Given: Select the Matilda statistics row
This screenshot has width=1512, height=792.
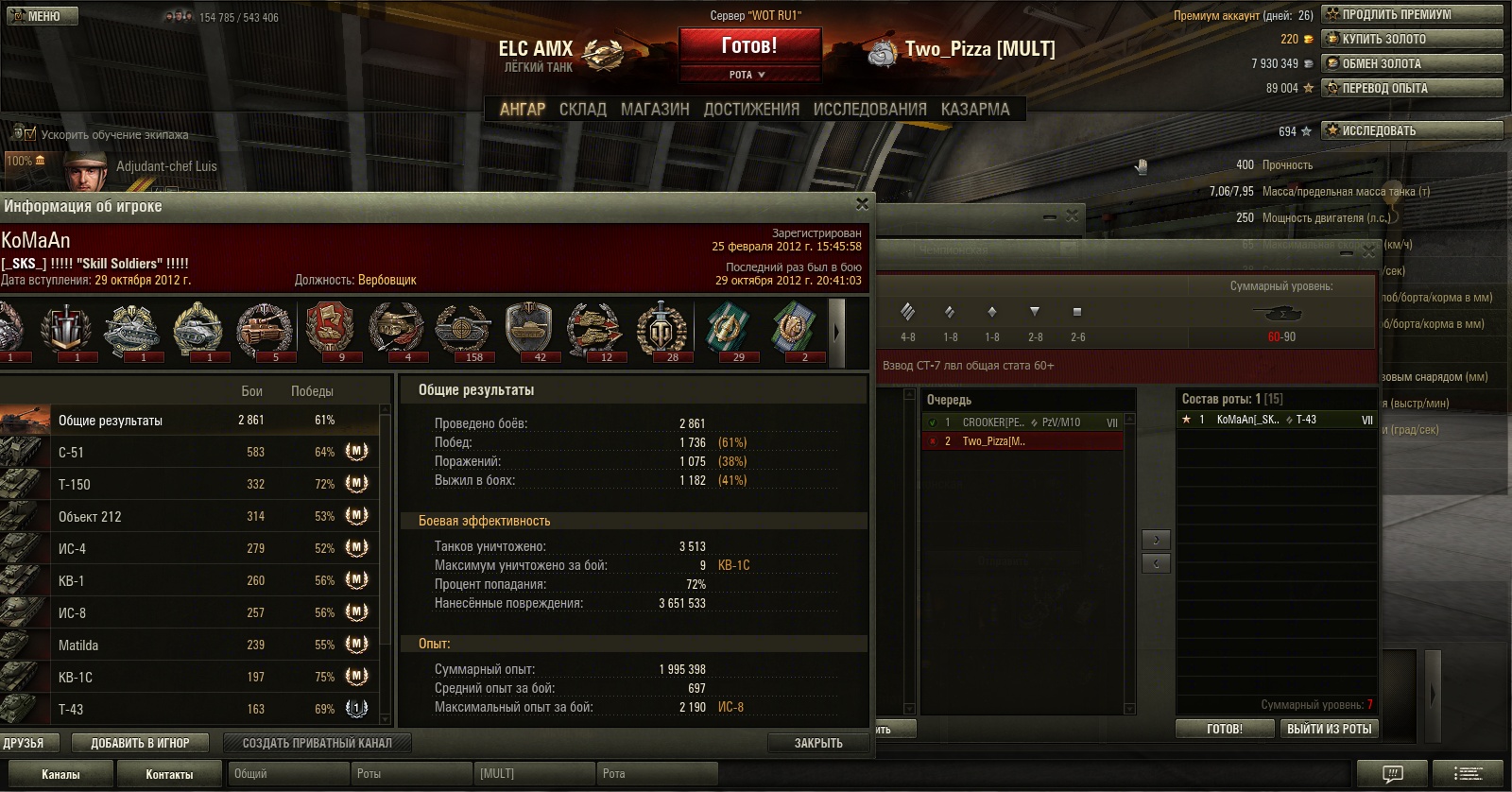Looking at the screenshot, I should click(189, 645).
